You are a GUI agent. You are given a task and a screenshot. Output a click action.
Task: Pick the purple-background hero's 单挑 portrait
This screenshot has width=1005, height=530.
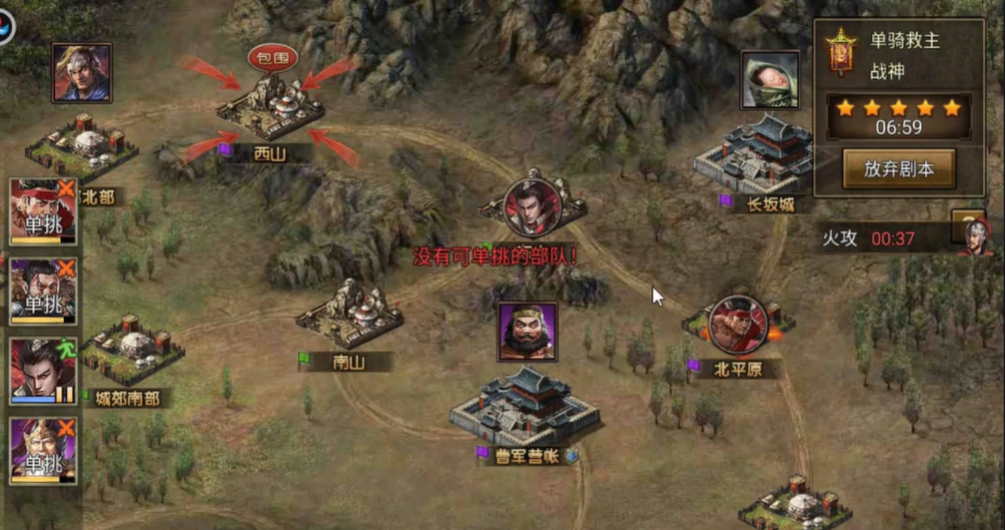[42, 450]
